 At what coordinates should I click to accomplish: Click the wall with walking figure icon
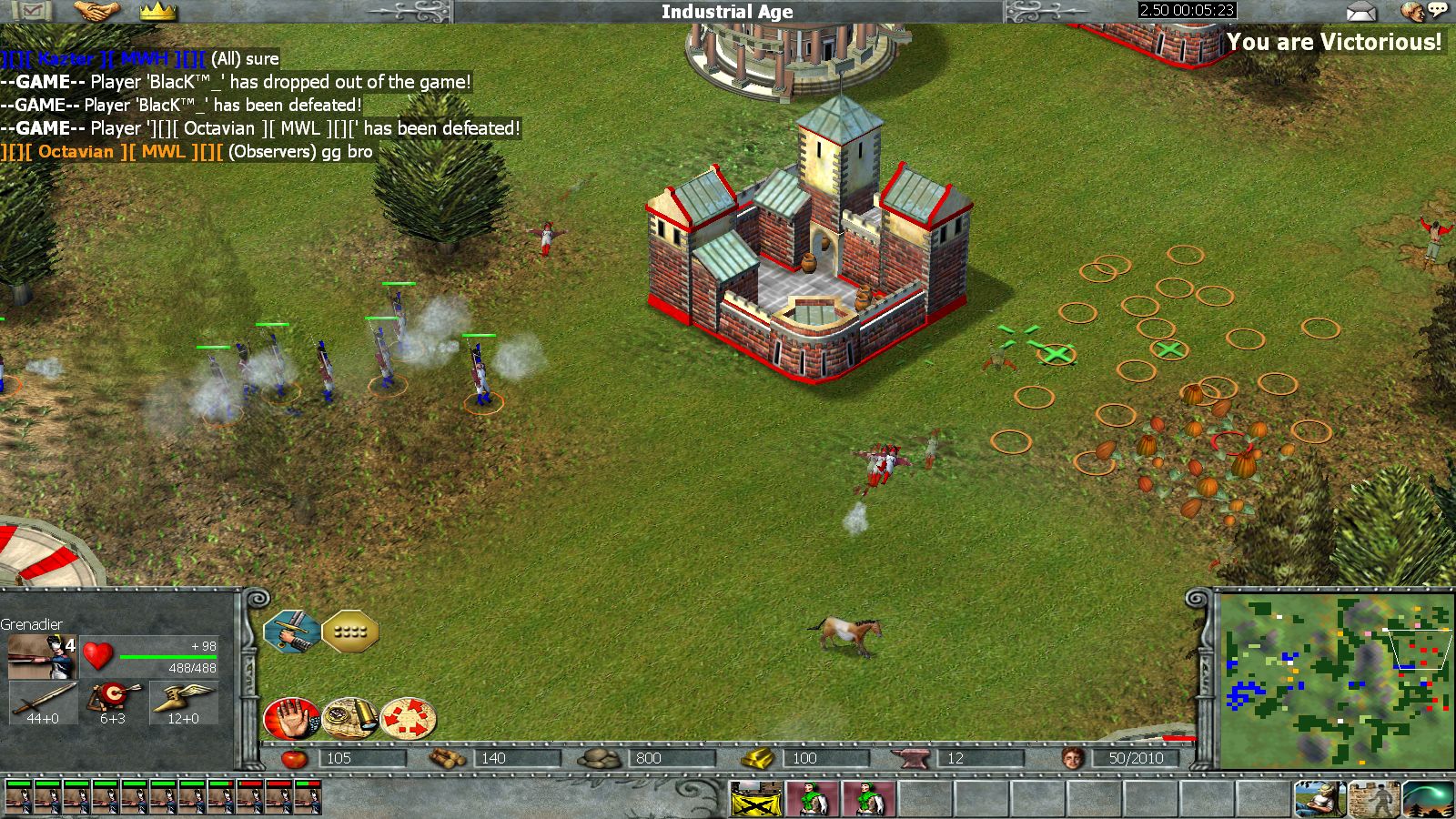[1372, 798]
